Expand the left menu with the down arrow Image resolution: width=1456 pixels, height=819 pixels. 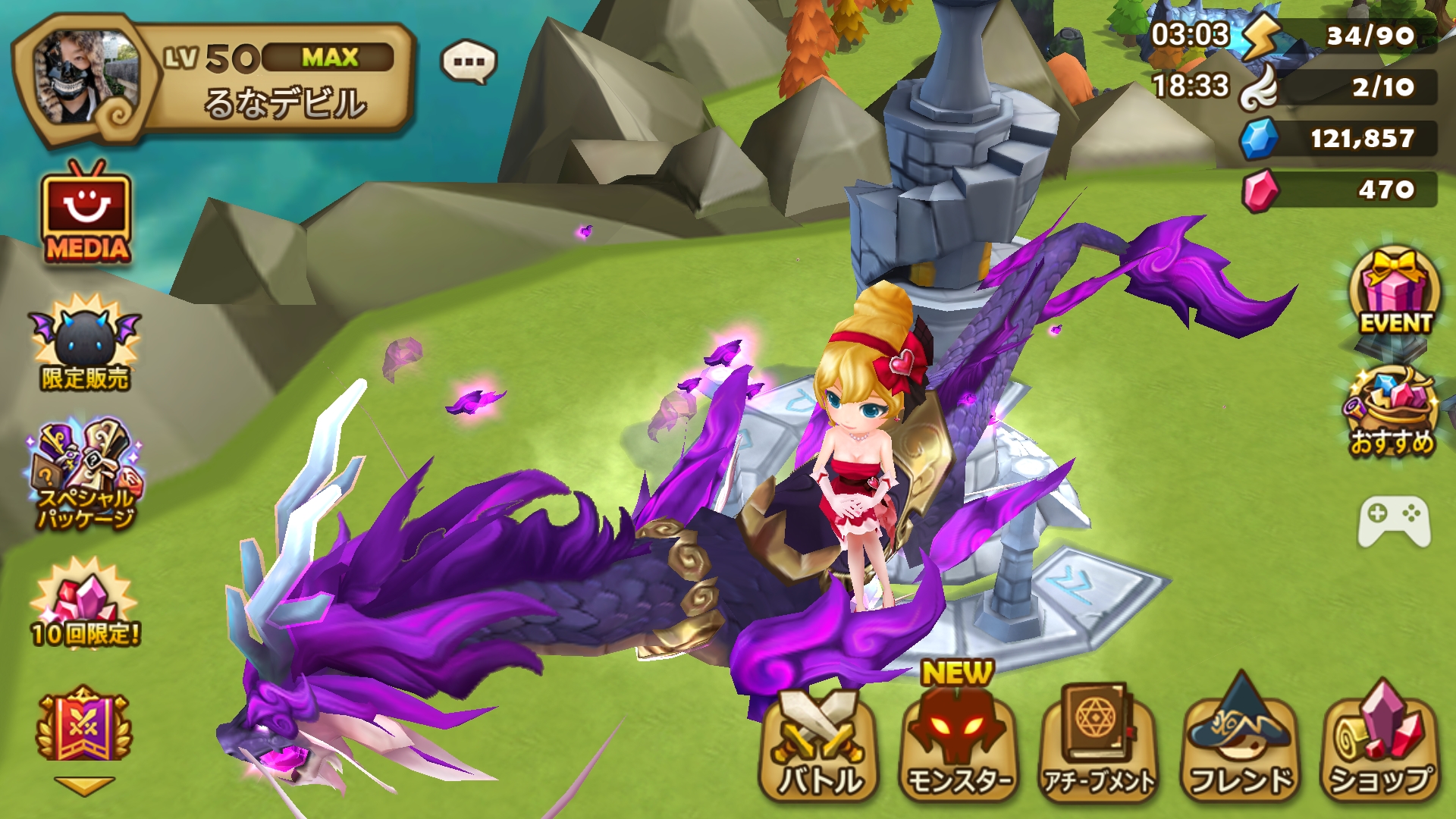pyautogui.click(x=83, y=786)
